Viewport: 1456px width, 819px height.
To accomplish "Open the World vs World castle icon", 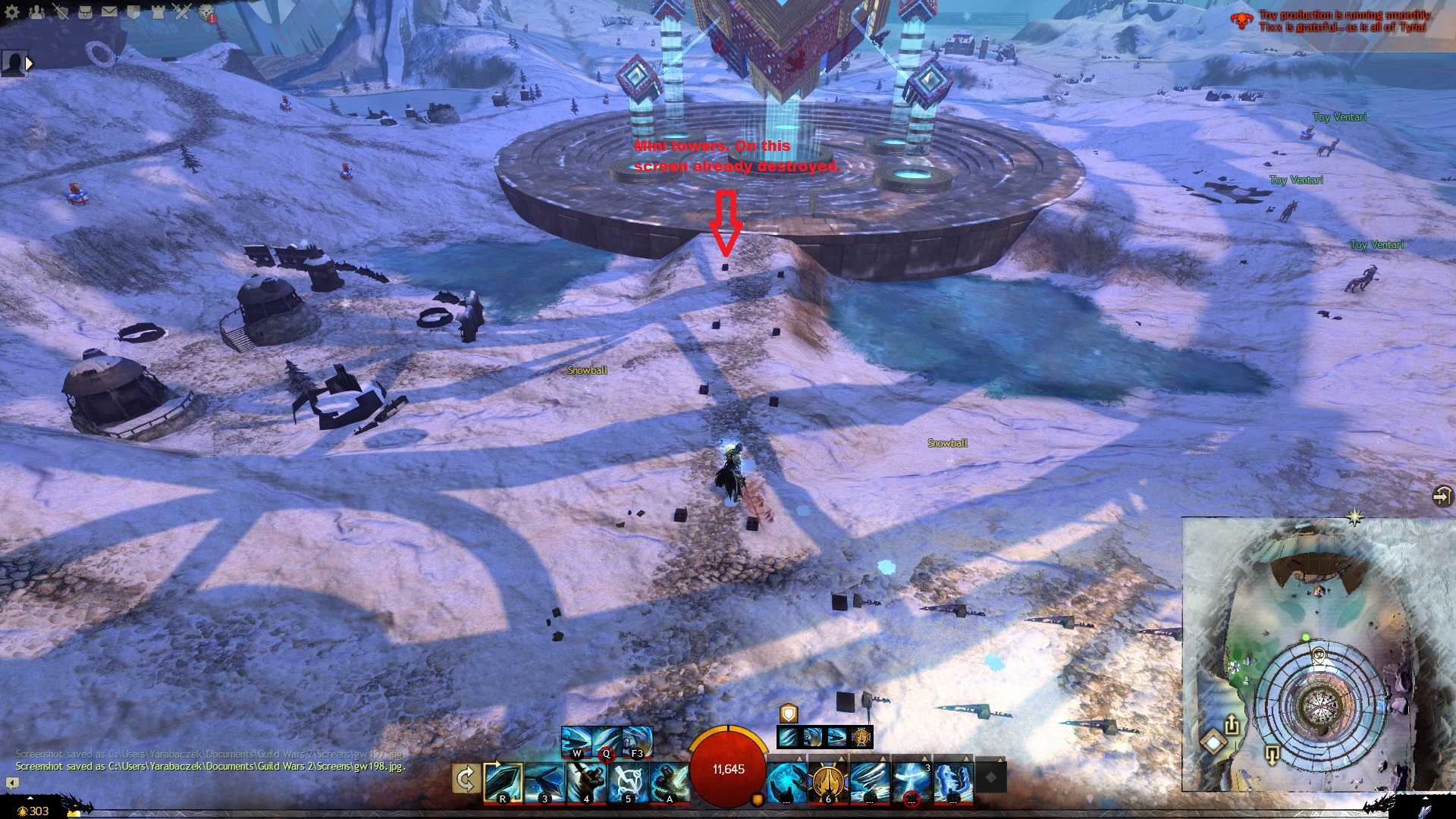I will click(x=158, y=11).
